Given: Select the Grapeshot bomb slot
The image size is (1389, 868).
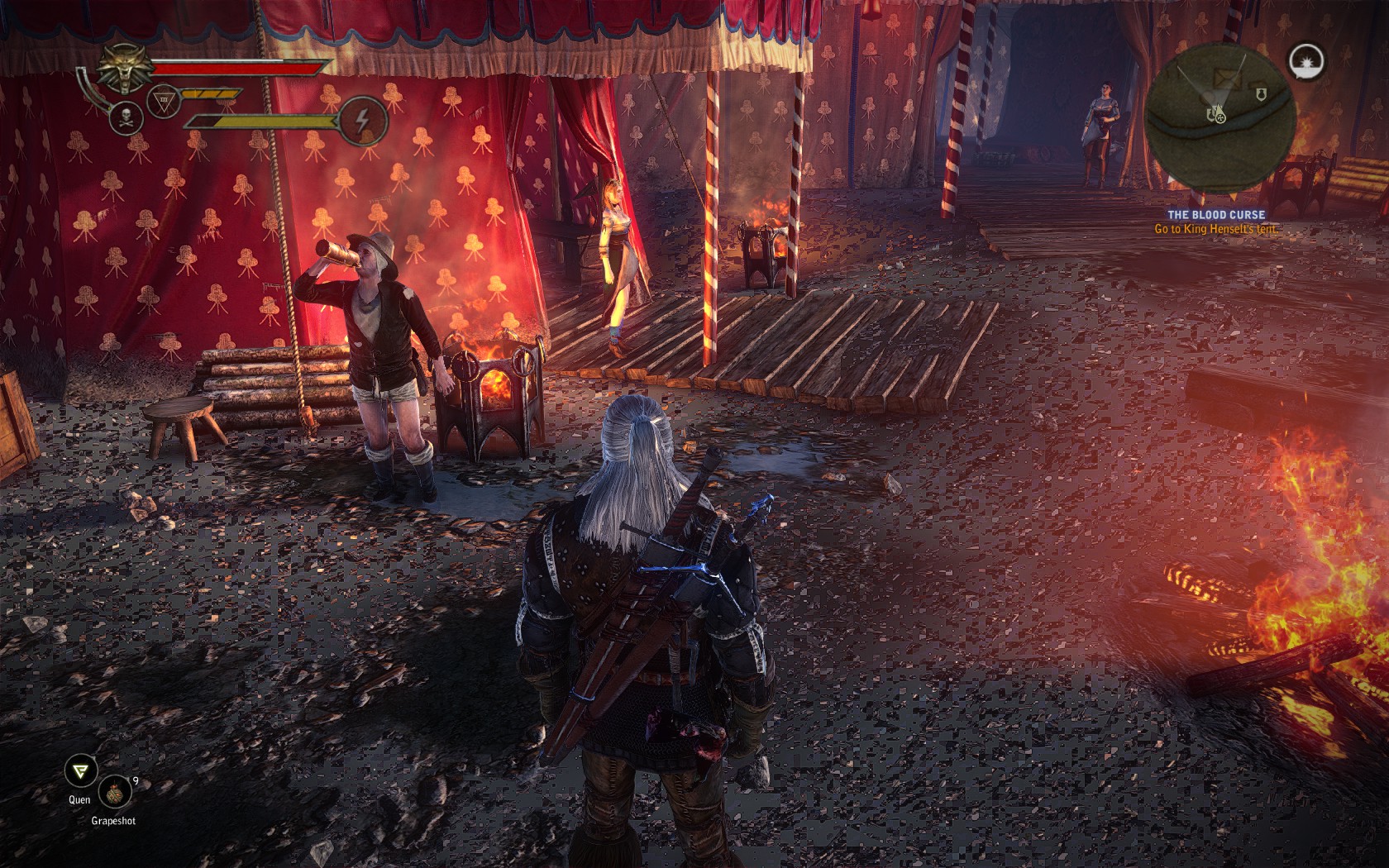Looking at the screenshot, I should pos(114,792).
